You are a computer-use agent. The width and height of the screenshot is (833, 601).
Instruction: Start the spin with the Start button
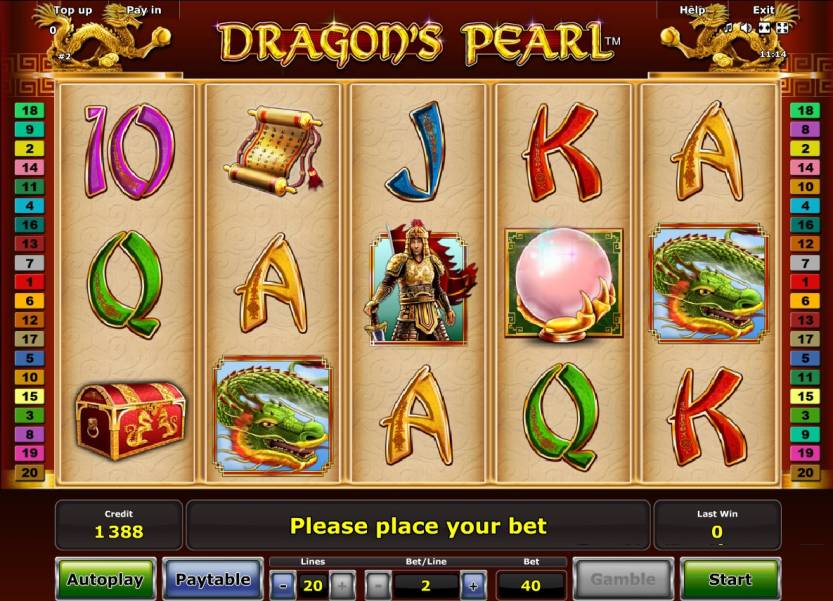[x=730, y=579]
